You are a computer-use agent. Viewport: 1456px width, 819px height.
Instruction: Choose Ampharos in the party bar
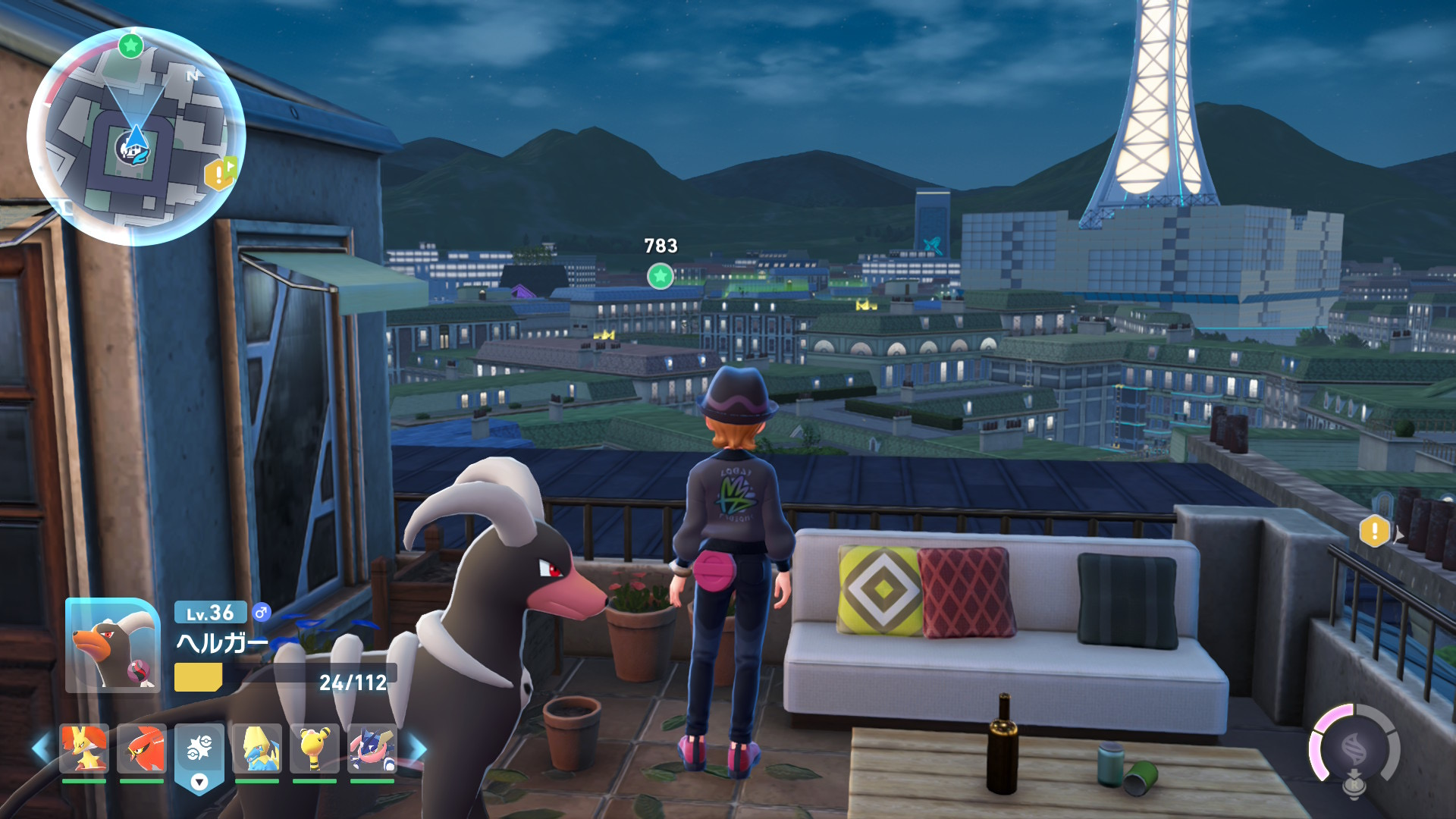pyautogui.click(x=315, y=748)
